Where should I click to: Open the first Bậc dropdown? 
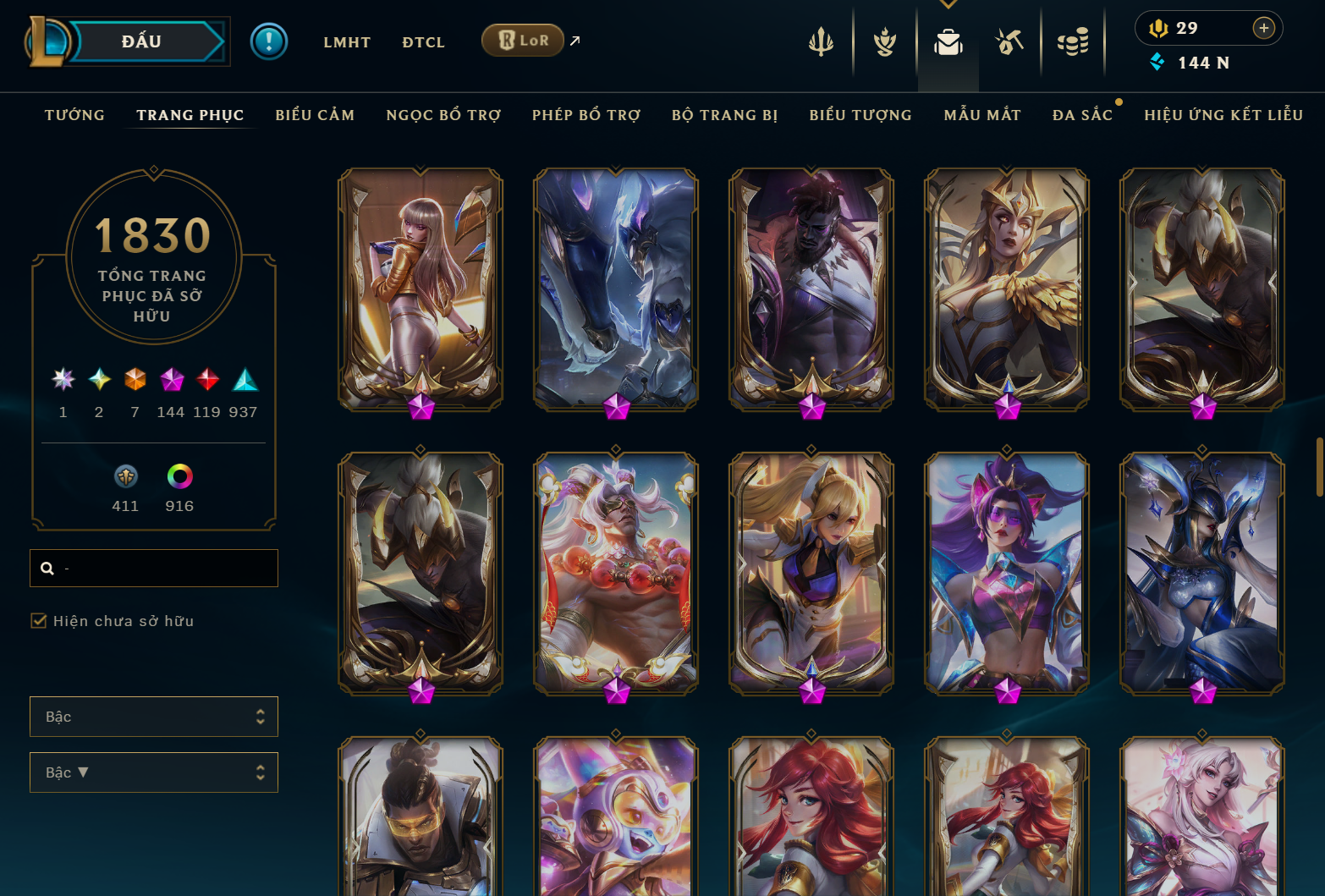(x=153, y=716)
